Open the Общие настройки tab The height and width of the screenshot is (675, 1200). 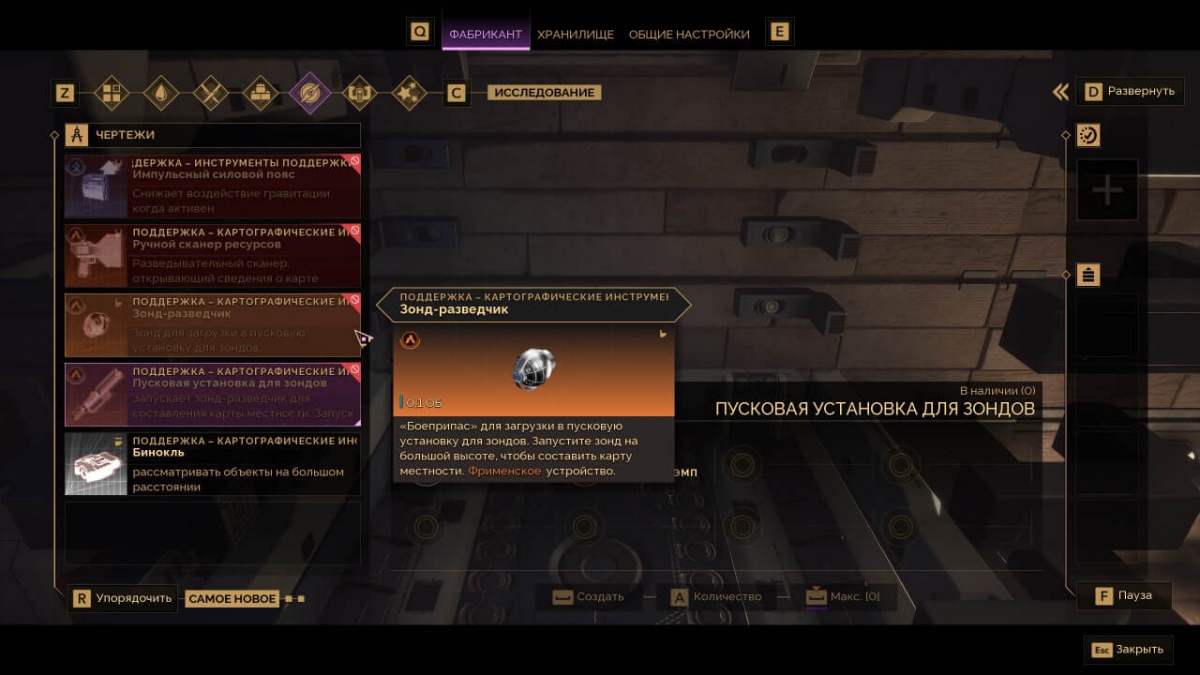pyautogui.click(x=689, y=34)
